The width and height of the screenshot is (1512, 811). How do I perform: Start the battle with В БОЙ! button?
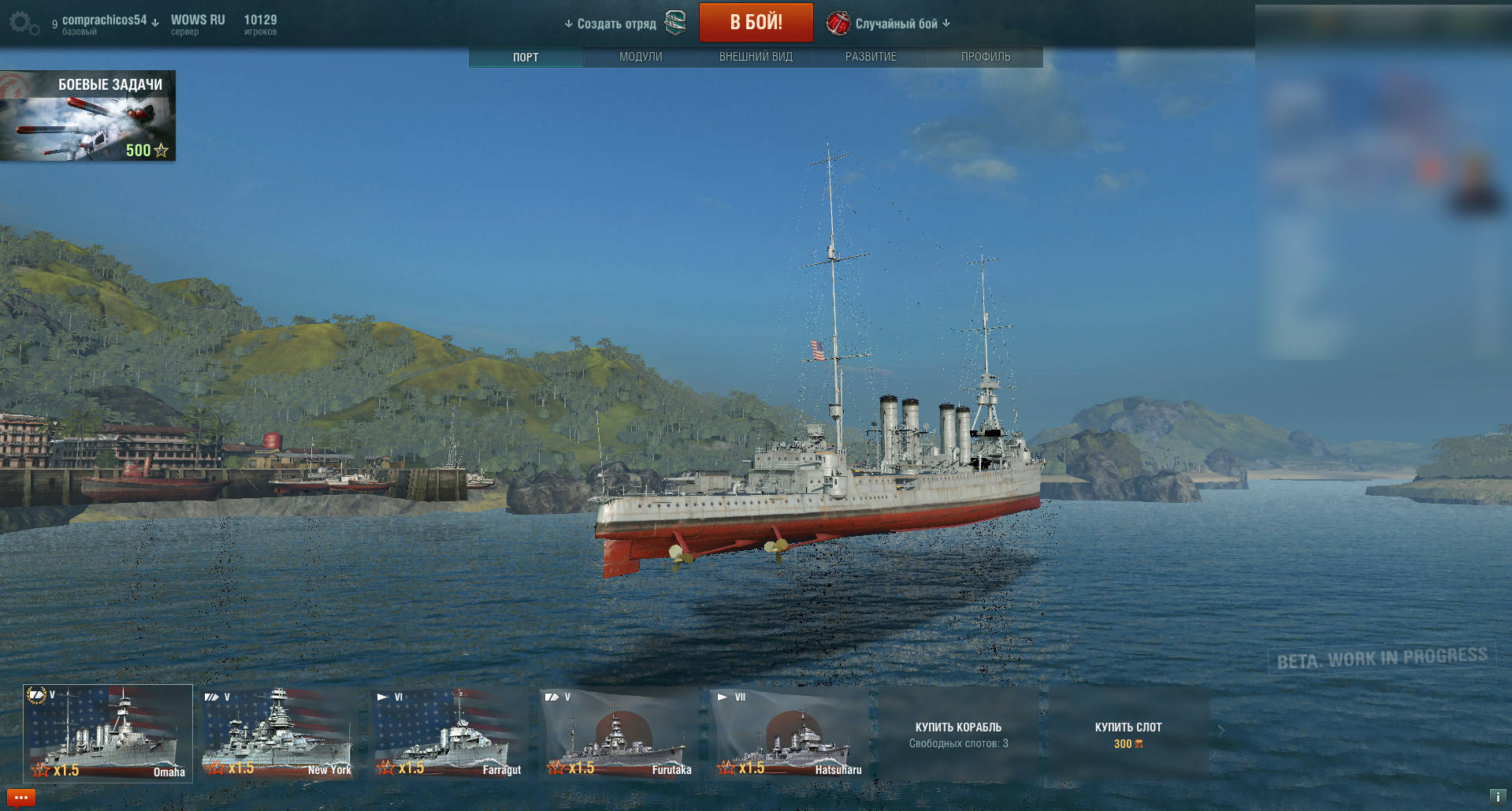pyautogui.click(x=756, y=22)
